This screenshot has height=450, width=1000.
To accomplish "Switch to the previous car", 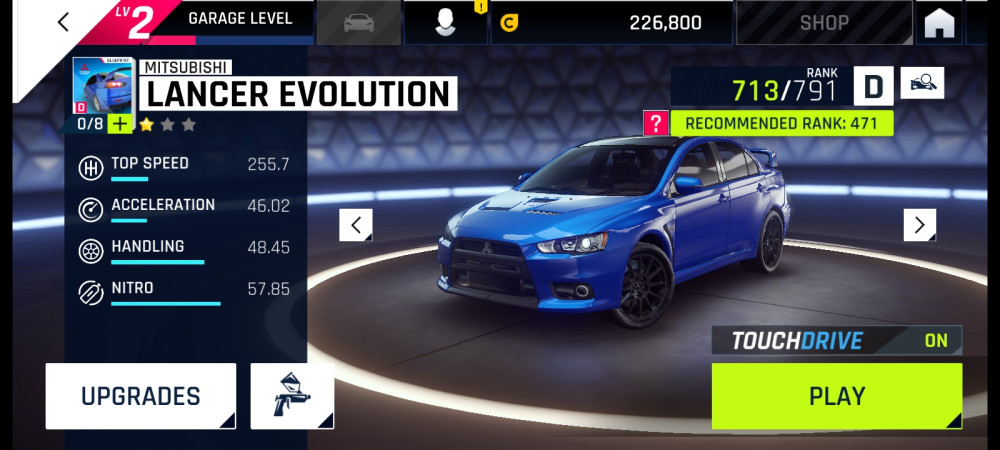I will pyautogui.click(x=356, y=225).
